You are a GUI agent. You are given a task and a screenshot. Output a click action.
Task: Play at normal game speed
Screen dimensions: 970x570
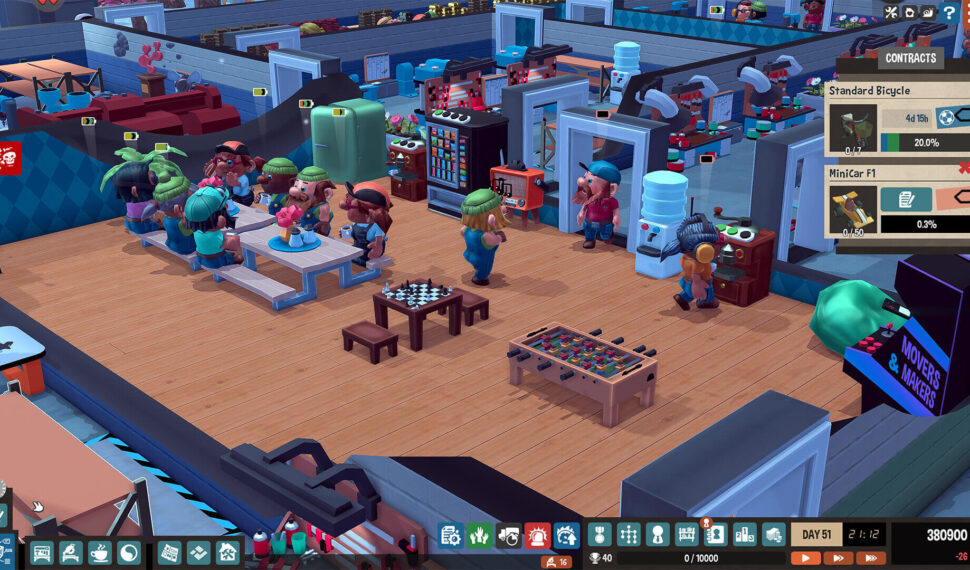pos(805,558)
